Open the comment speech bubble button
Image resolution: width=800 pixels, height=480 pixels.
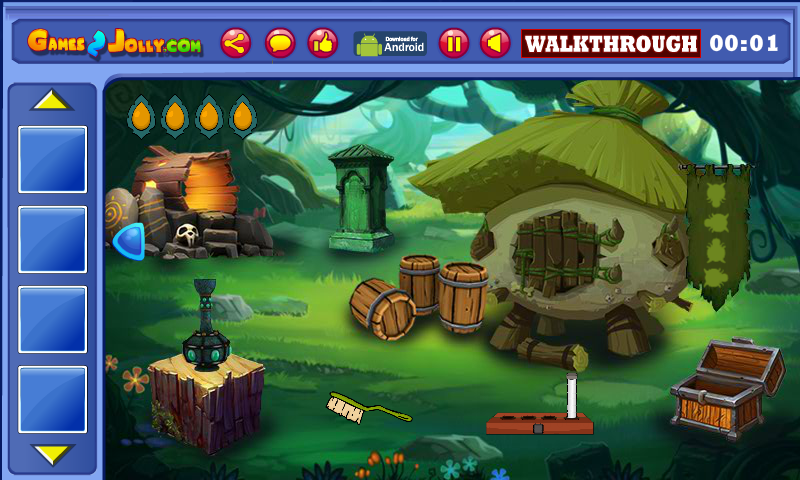tap(280, 43)
